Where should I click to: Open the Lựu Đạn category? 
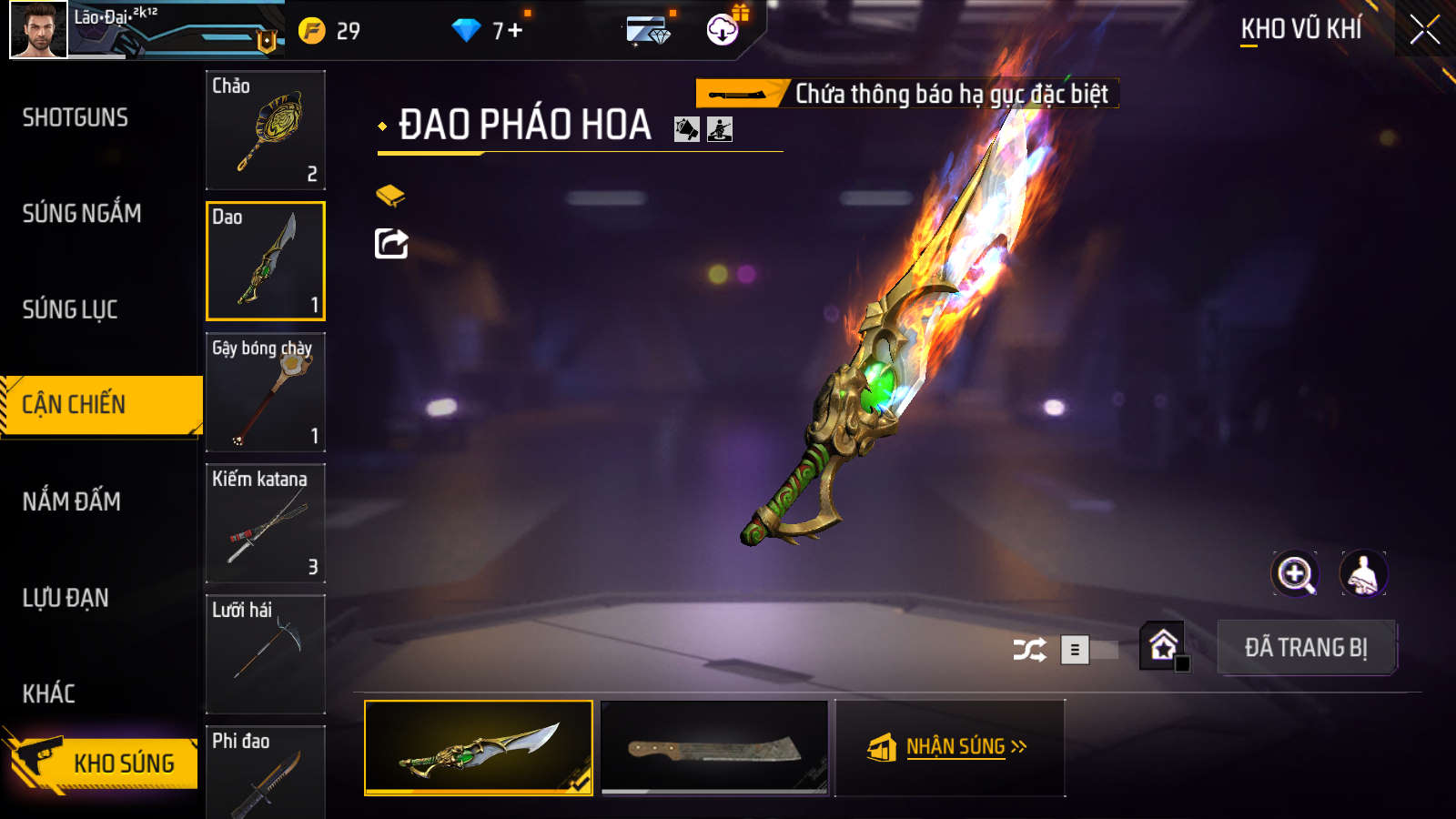tap(66, 598)
